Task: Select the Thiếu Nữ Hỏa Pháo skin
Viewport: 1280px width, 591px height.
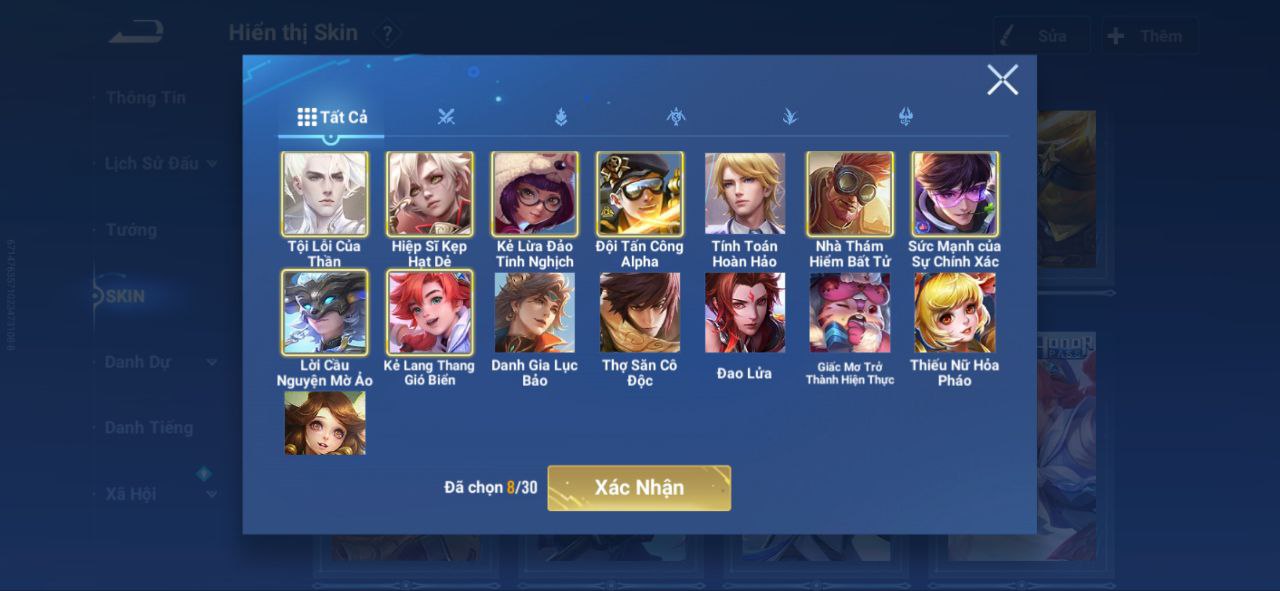Action: 955,312
